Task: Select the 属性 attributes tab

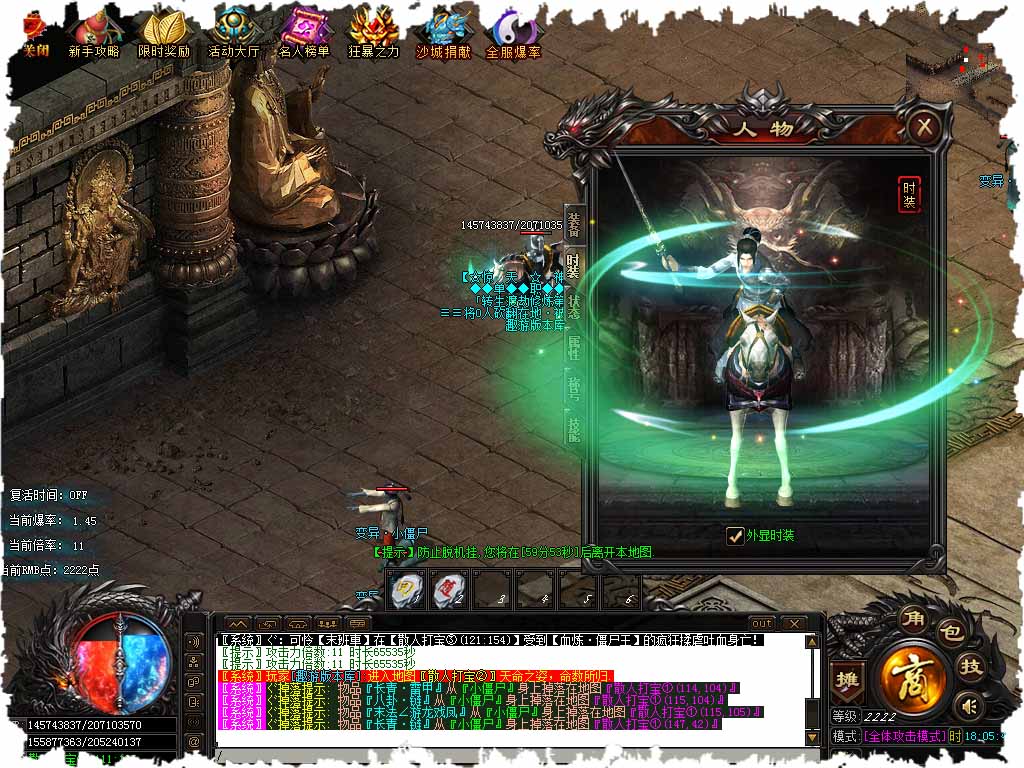Action: click(574, 350)
